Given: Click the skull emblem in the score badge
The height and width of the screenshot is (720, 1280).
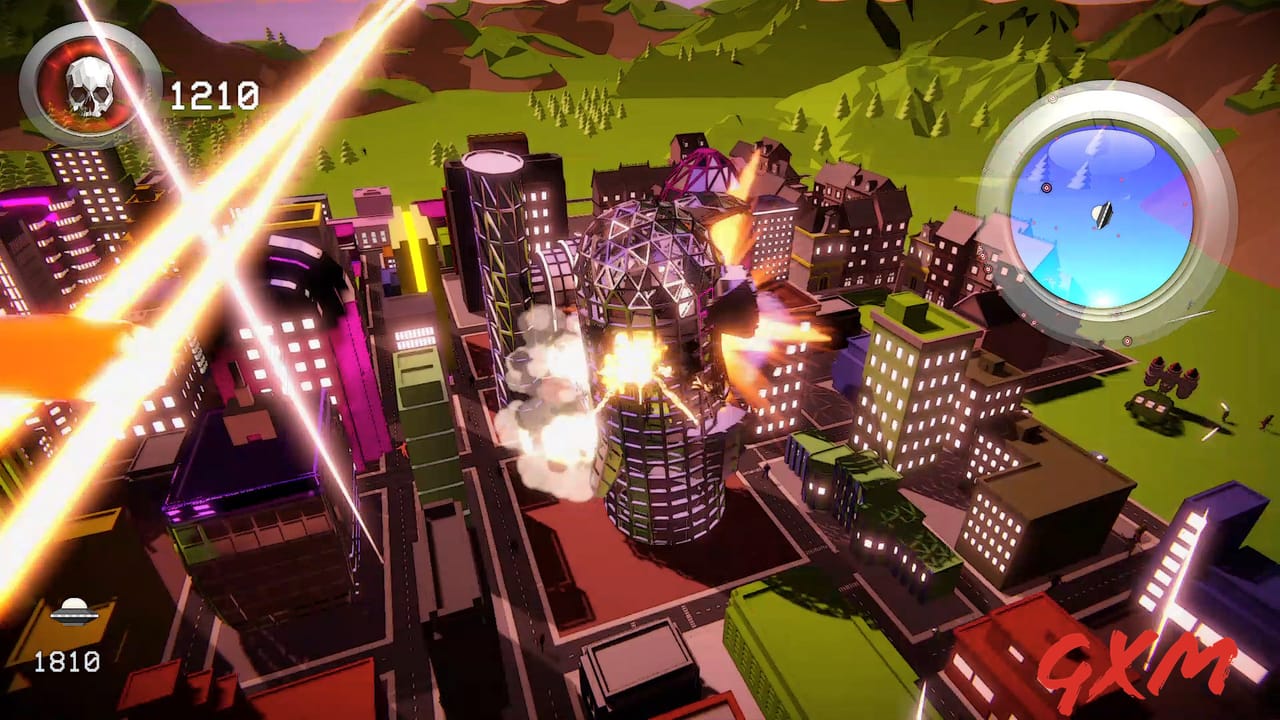Looking at the screenshot, I should [x=90, y=88].
